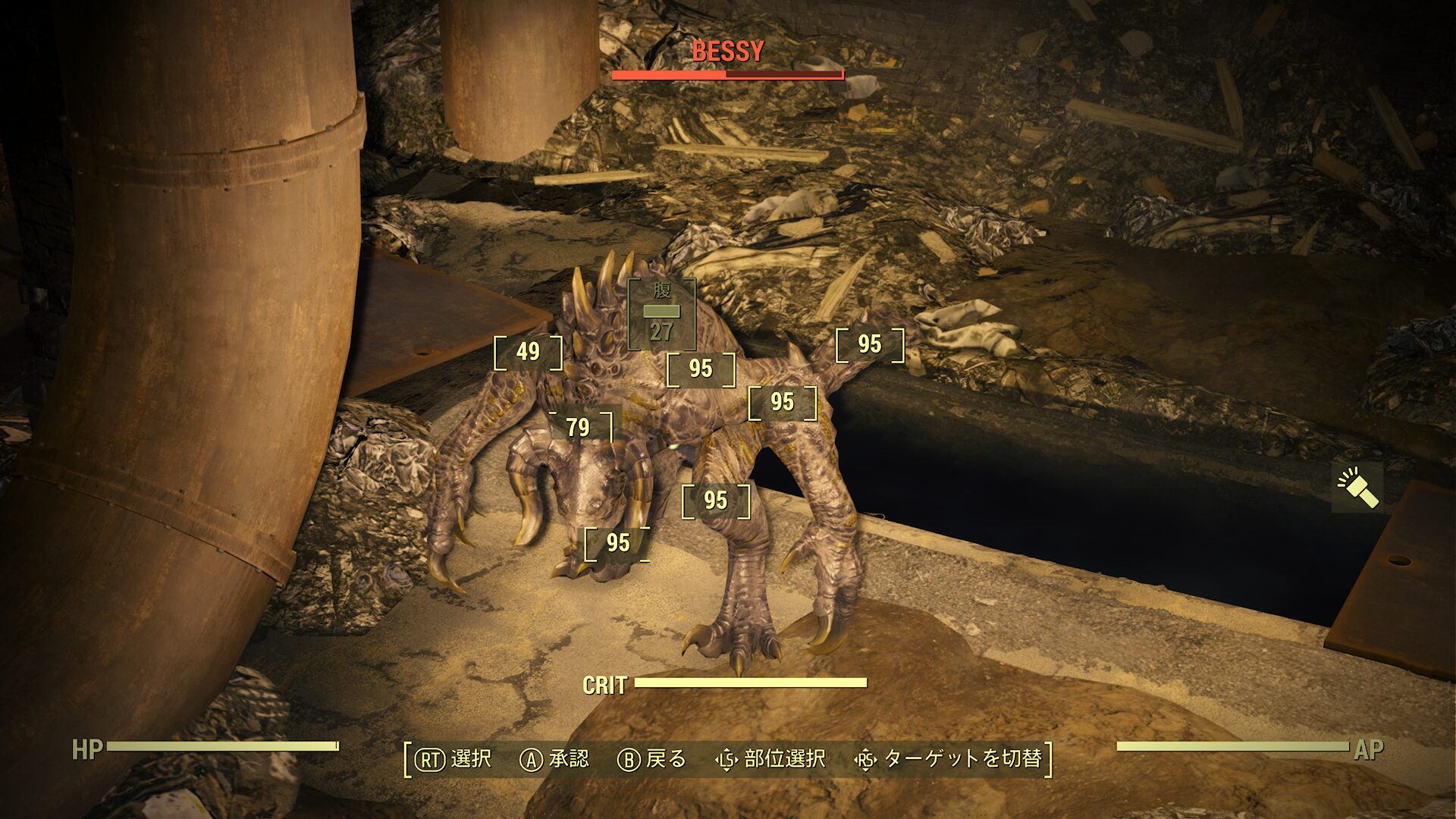Select the 49% hit chance target box
Viewport: 1456px width, 819px height.
pyautogui.click(x=528, y=352)
